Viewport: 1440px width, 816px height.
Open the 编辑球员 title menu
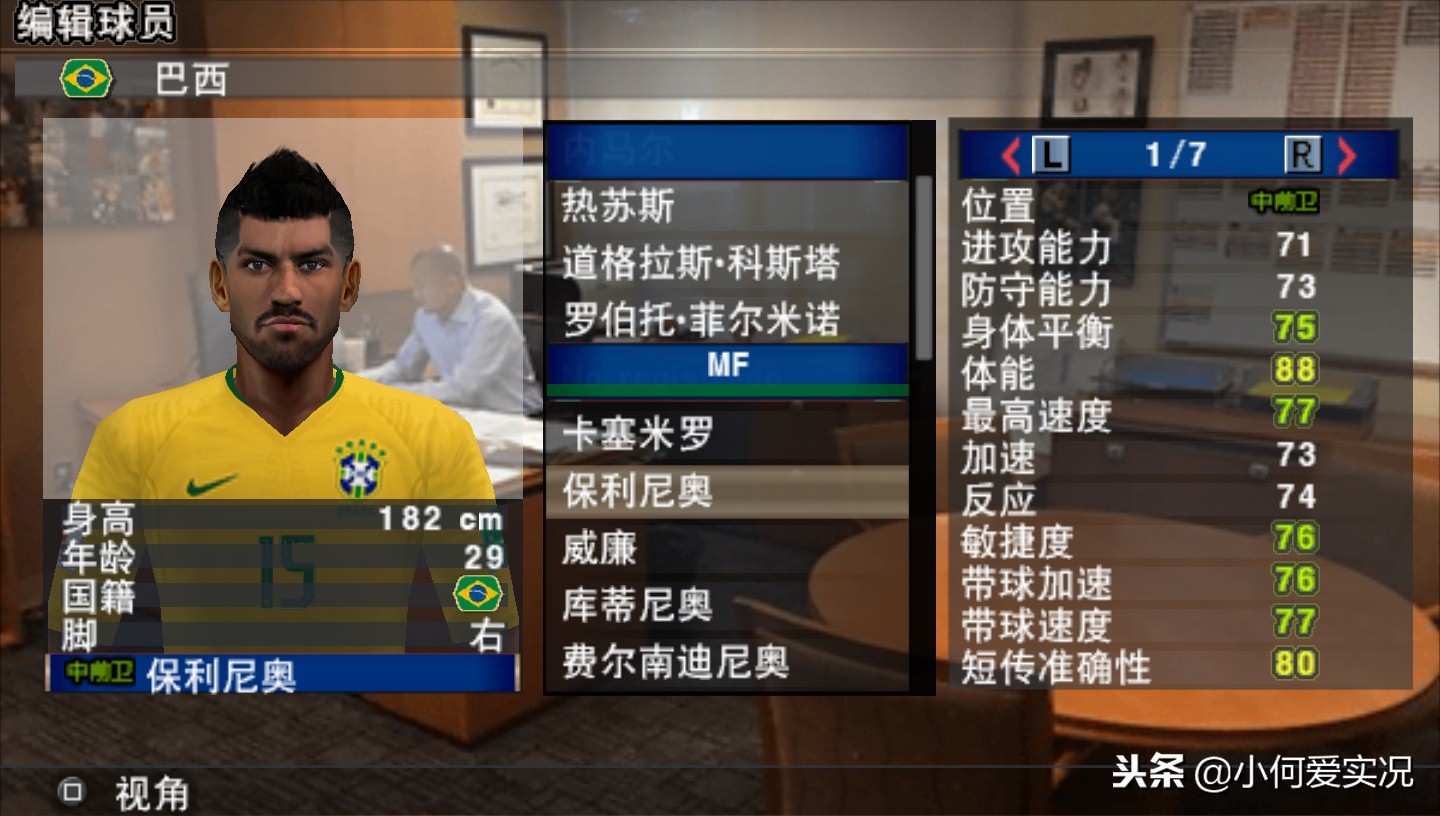coord(95,24)
